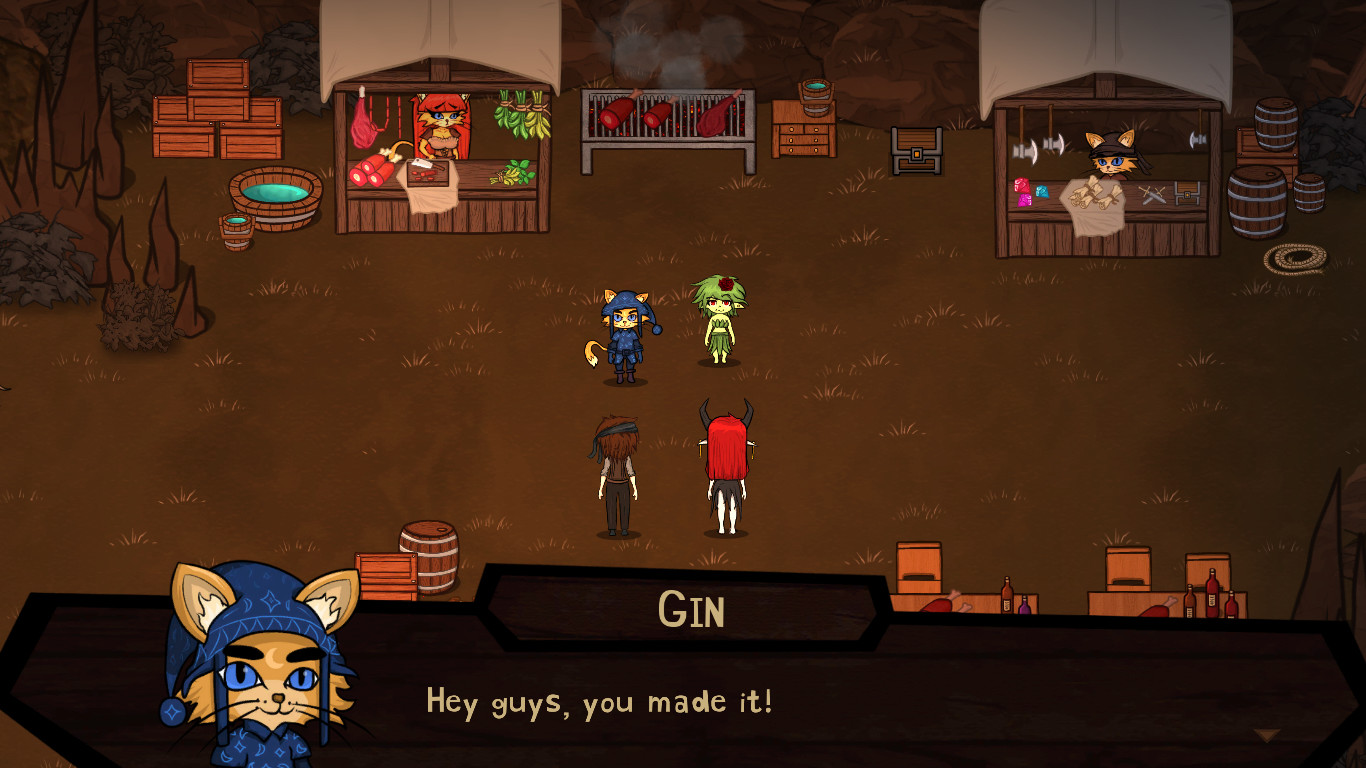Click the blue gem on the right stall counter

pos(1042,191)
